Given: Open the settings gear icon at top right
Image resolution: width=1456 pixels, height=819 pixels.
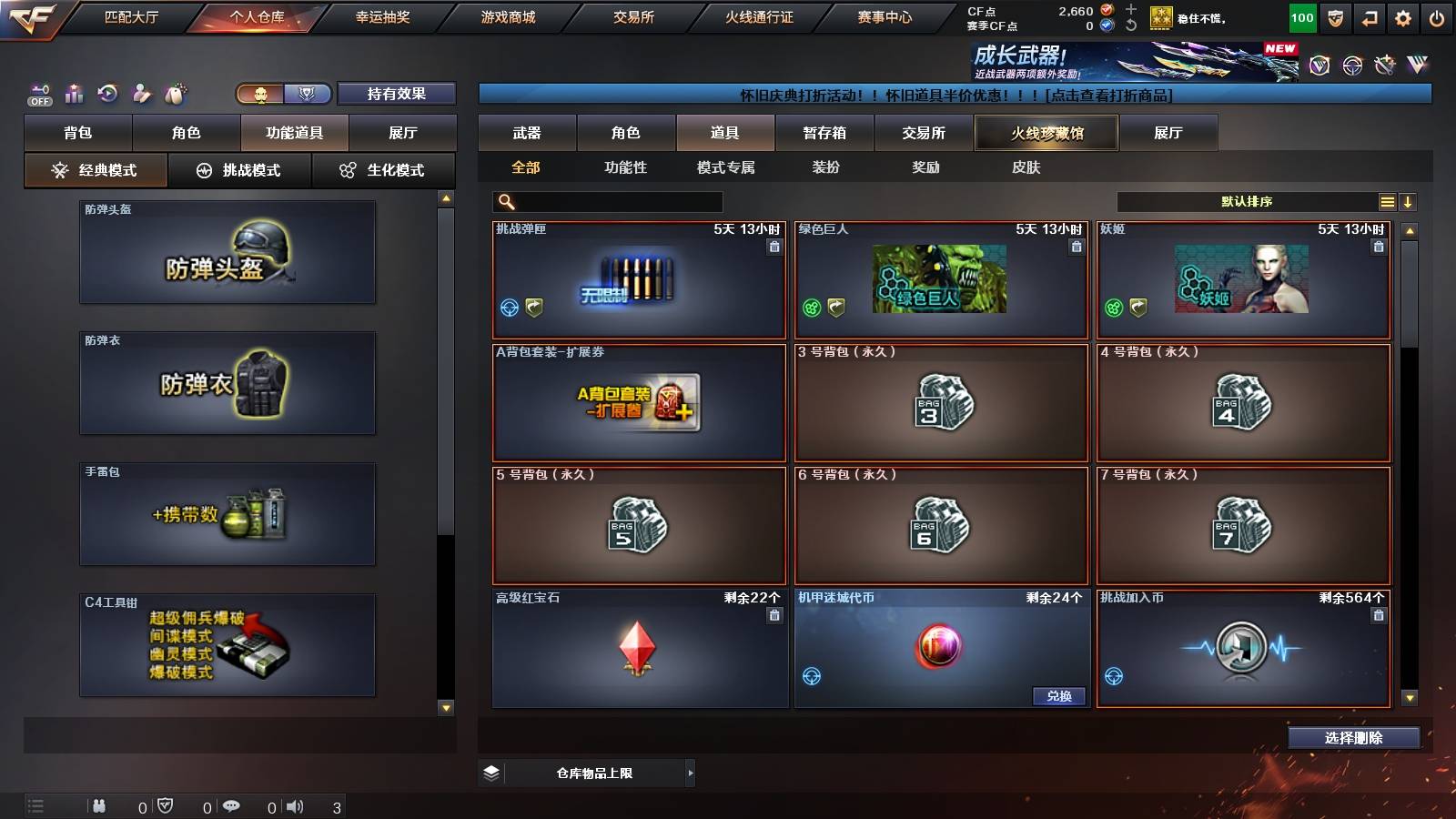Looking at the screenshot, I should 1403,16.
